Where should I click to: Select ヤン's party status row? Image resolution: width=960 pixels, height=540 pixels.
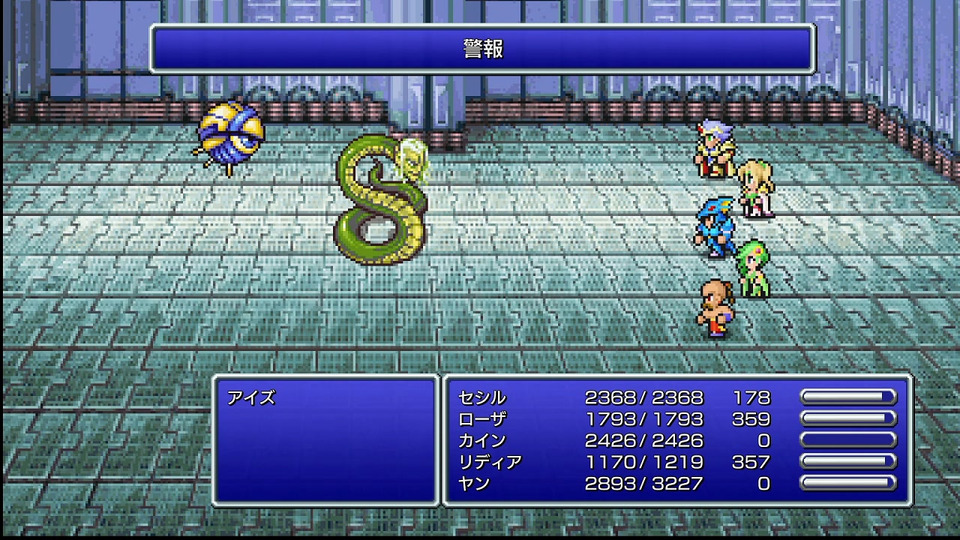475,483
